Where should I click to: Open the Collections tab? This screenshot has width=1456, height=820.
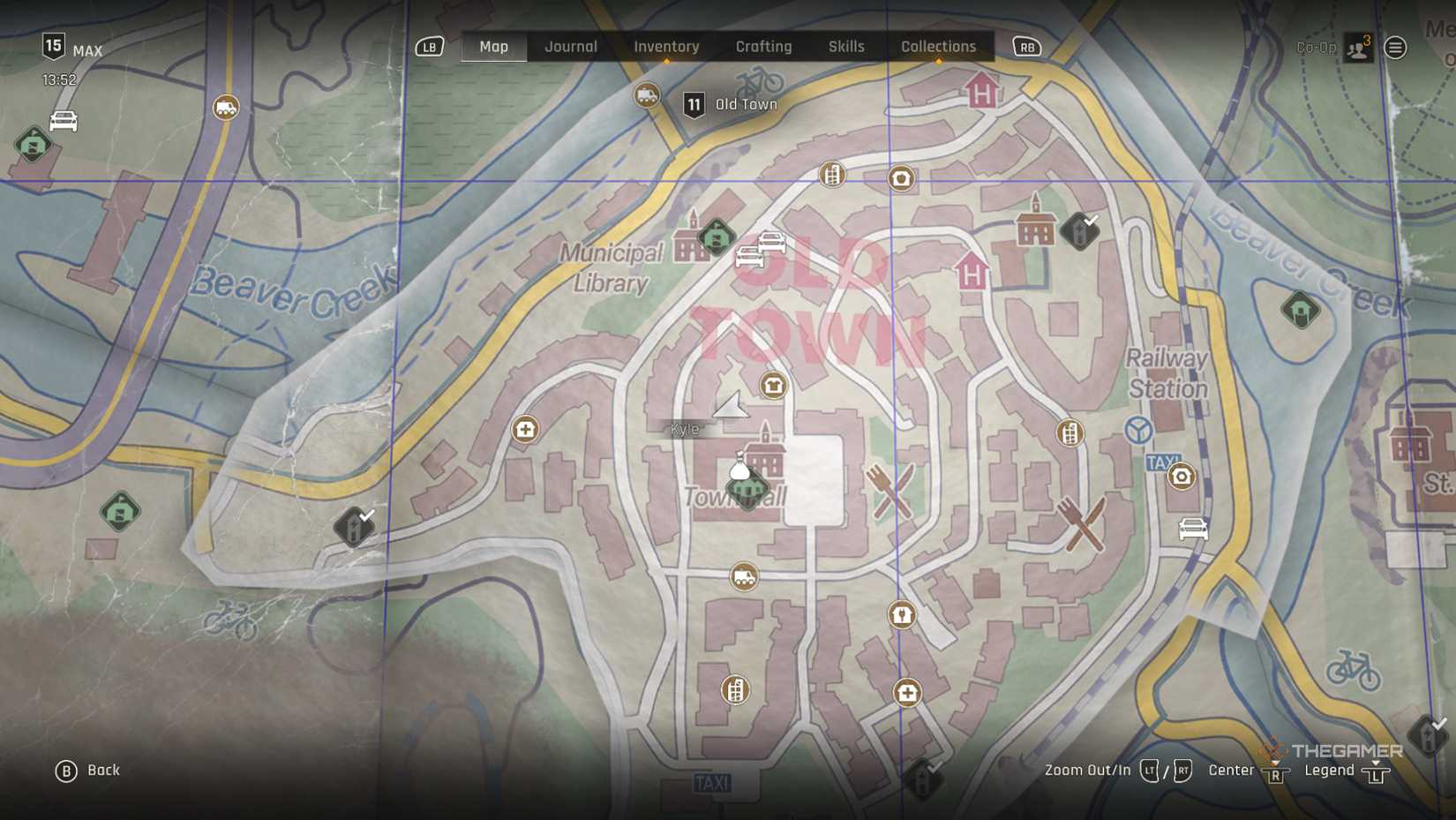(x=938, y=47)
